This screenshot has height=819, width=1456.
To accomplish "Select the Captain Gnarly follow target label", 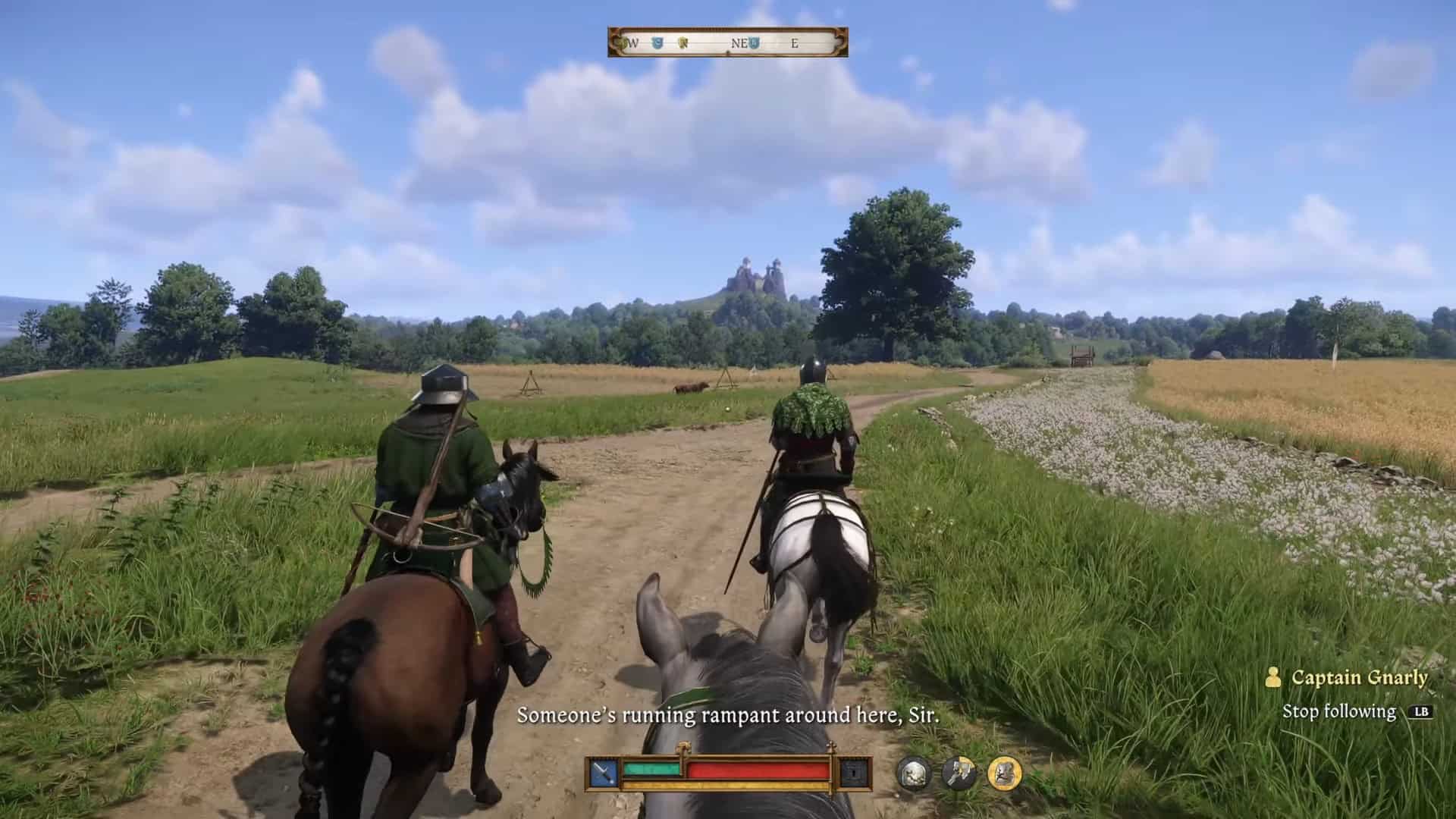I will [x=1359, y=677].
